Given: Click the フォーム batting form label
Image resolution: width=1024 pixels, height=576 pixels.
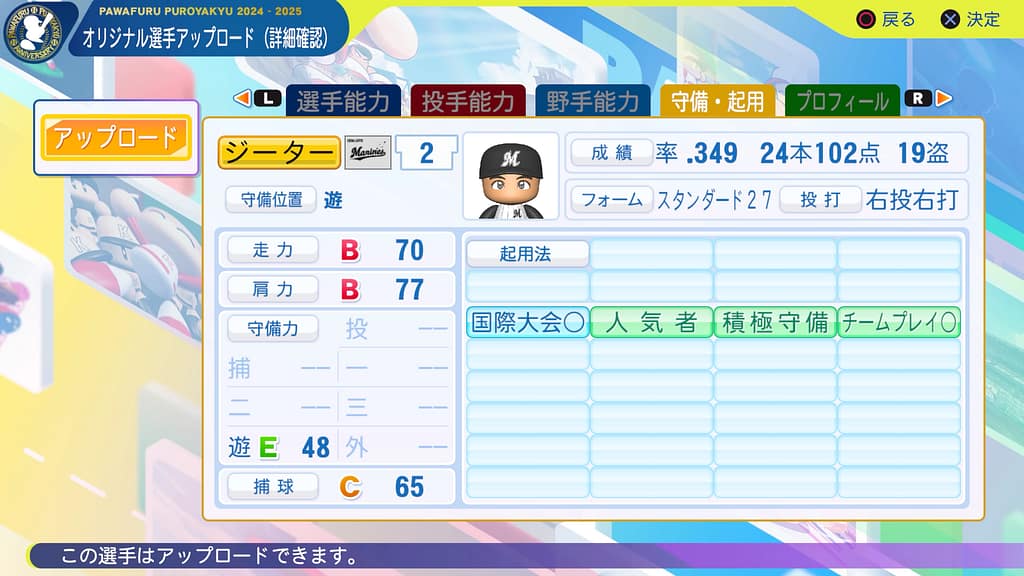Looking at the screenshot, I should [612, 199].
